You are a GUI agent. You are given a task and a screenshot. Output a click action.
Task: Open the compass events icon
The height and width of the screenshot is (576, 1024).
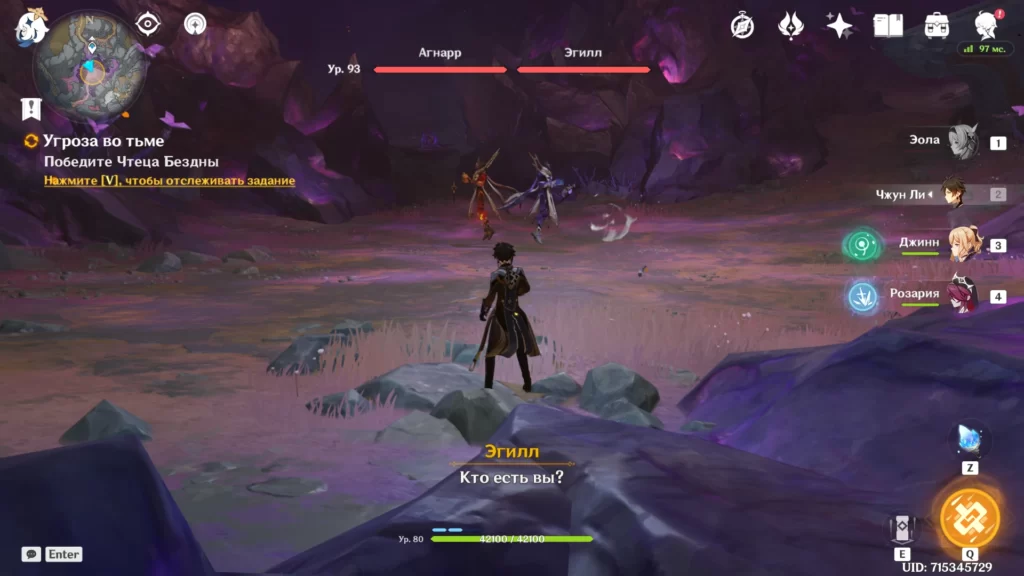(742, 26)
